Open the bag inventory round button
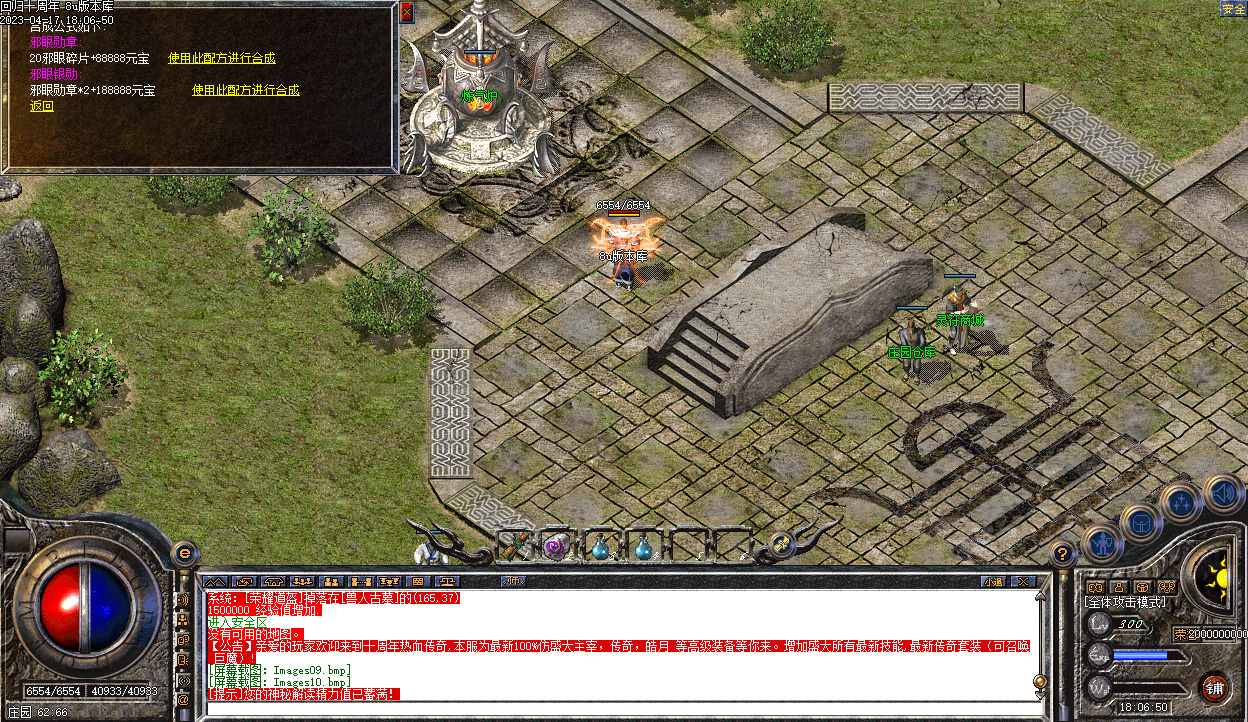 tap(1140, 521)
